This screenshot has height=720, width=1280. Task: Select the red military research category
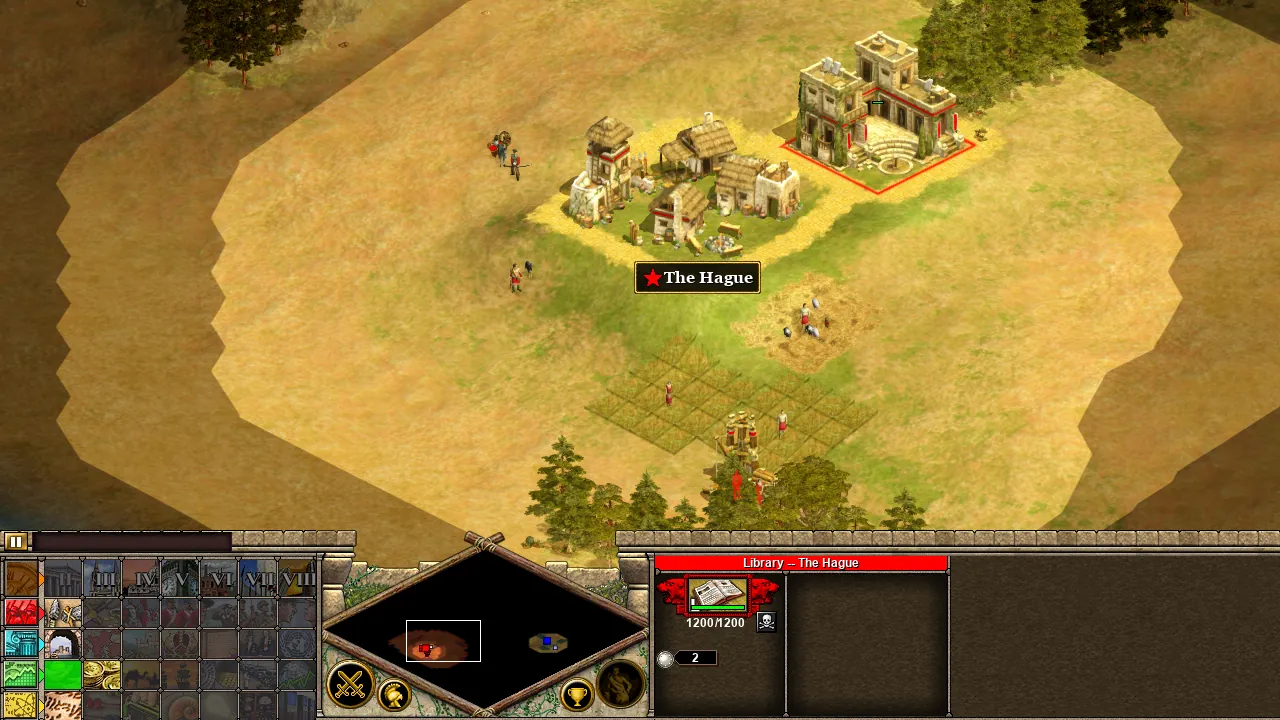point(21,611)
